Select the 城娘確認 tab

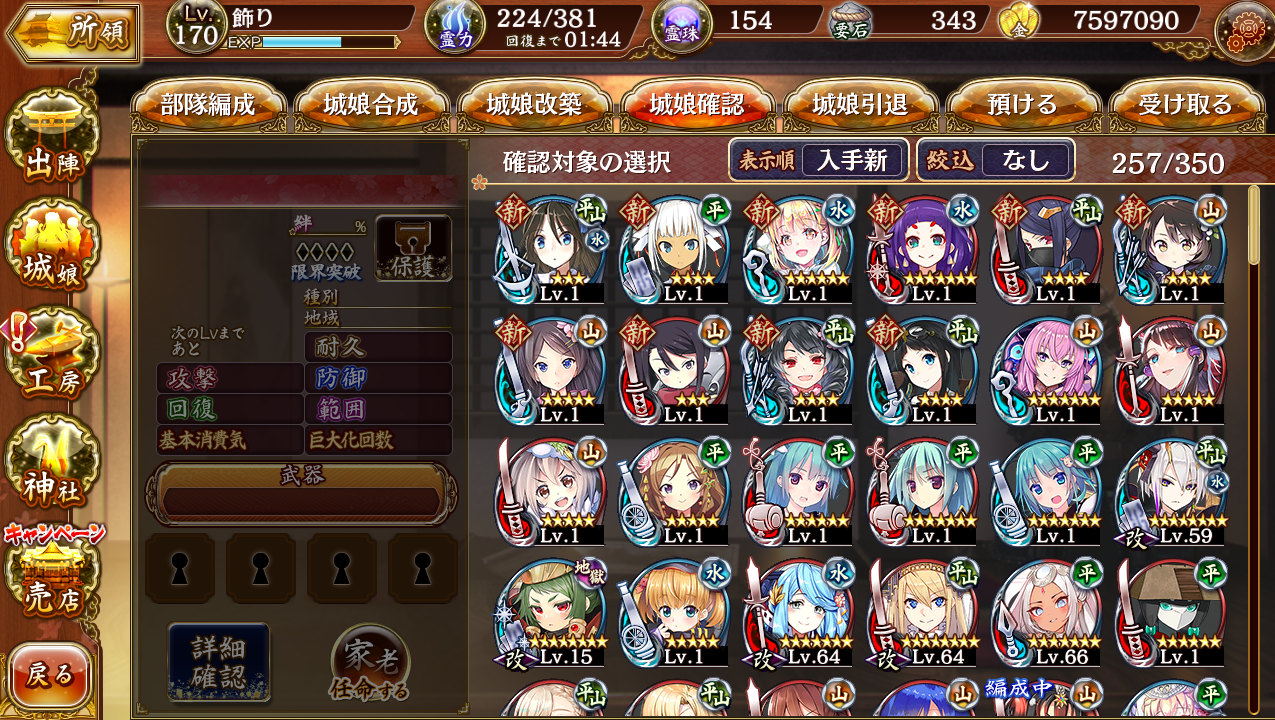click(x=697, y=105)
